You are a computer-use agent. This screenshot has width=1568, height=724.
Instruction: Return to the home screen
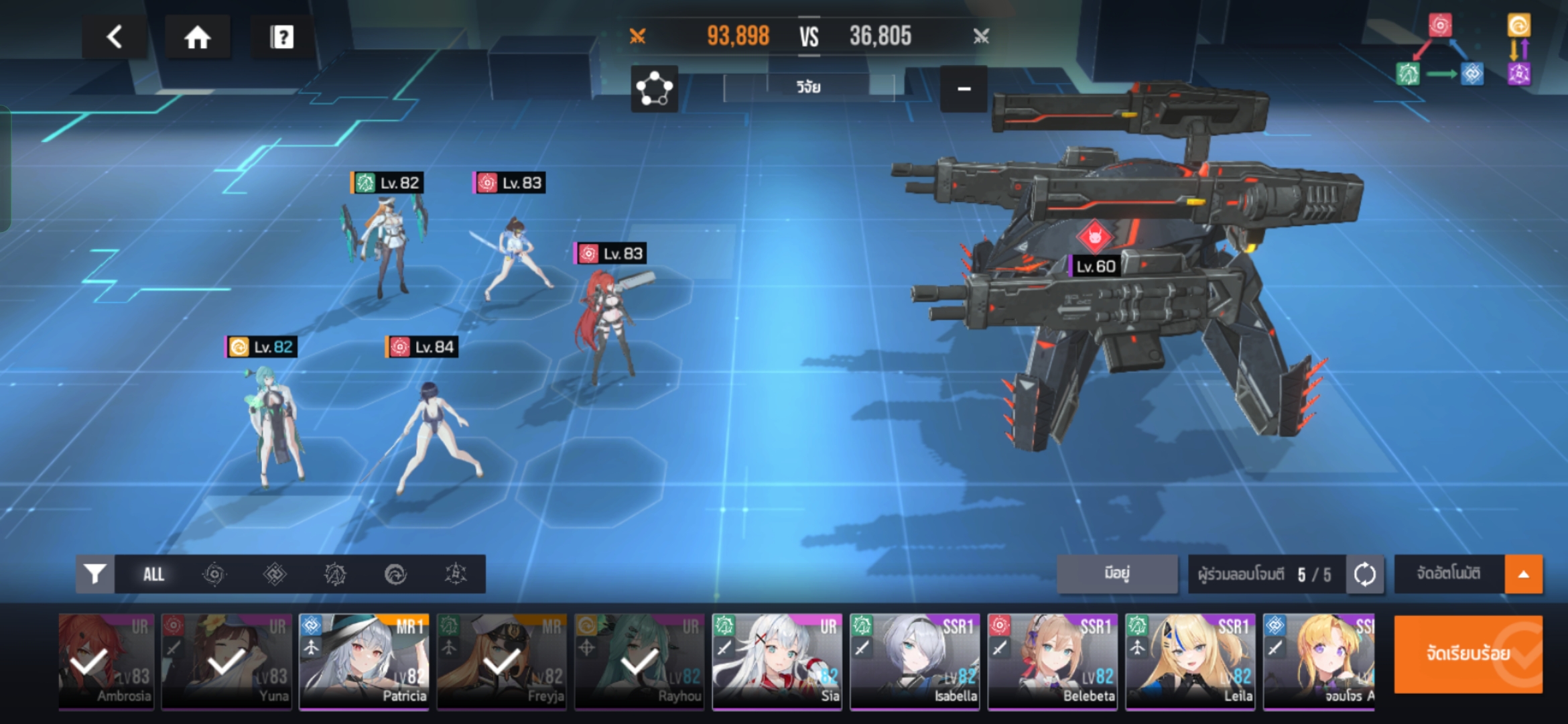pos(198,37)
